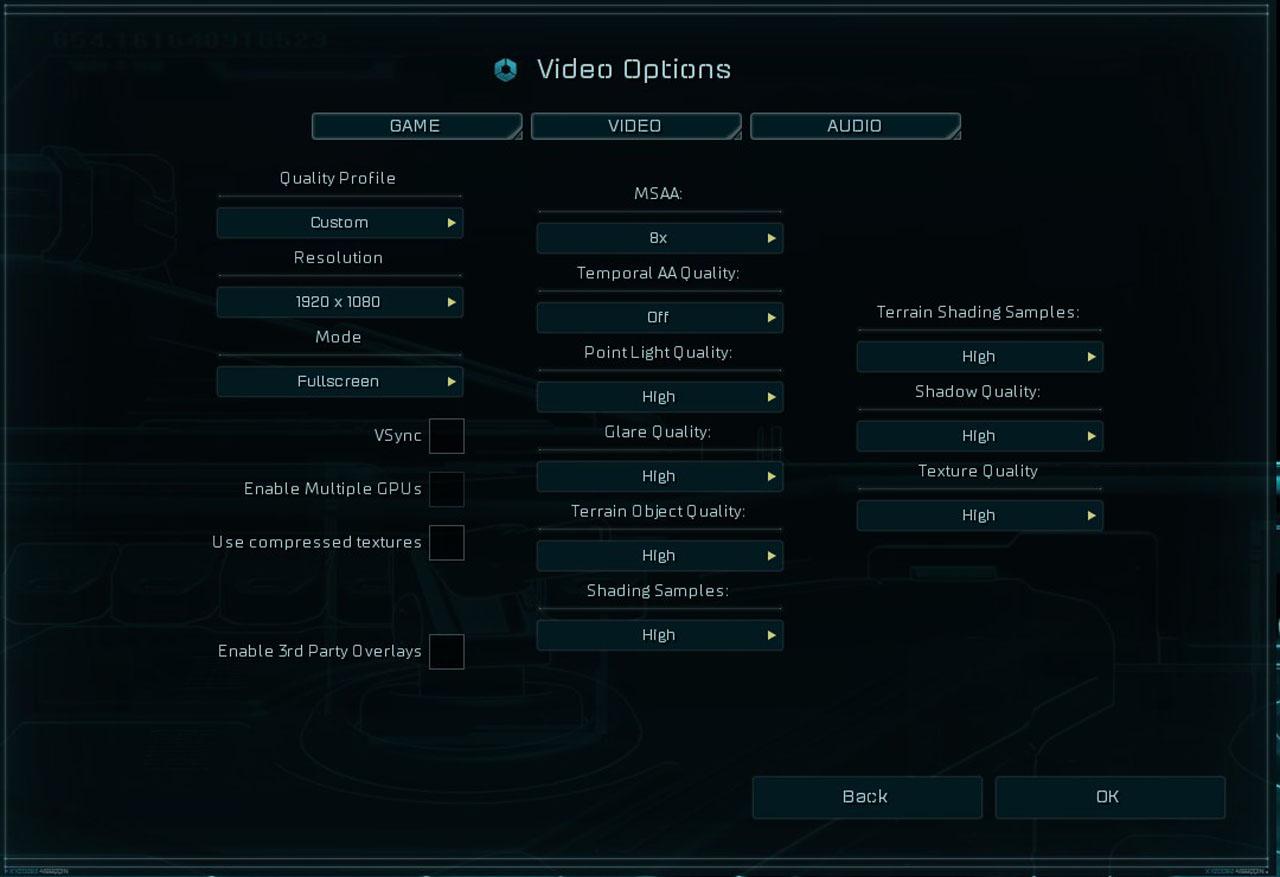1280x877 pixels.
Task: Toggle the VSync checkbox
Action: click(446, 436)
